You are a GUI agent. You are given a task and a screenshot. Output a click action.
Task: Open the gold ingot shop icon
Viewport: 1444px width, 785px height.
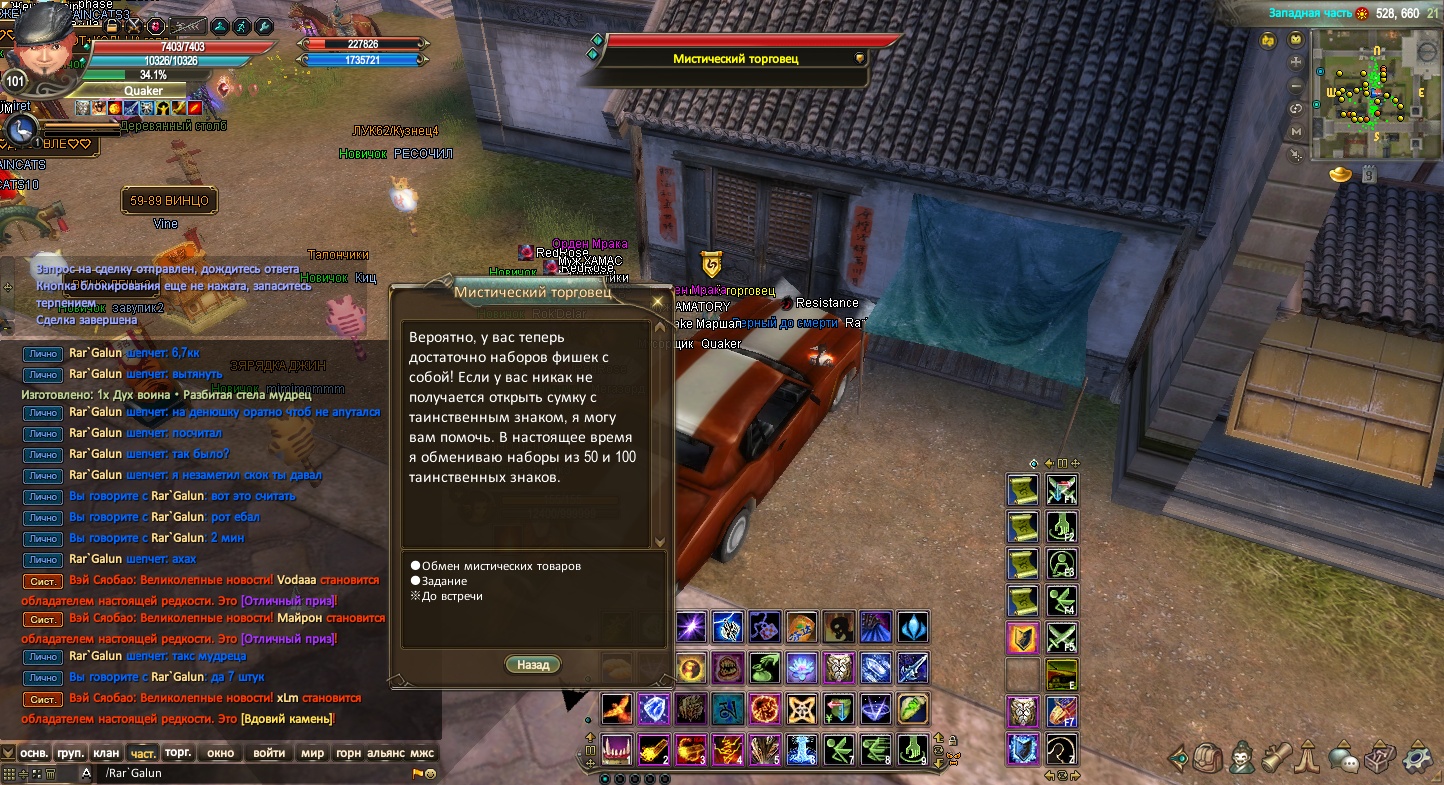tap(1340, 174)
